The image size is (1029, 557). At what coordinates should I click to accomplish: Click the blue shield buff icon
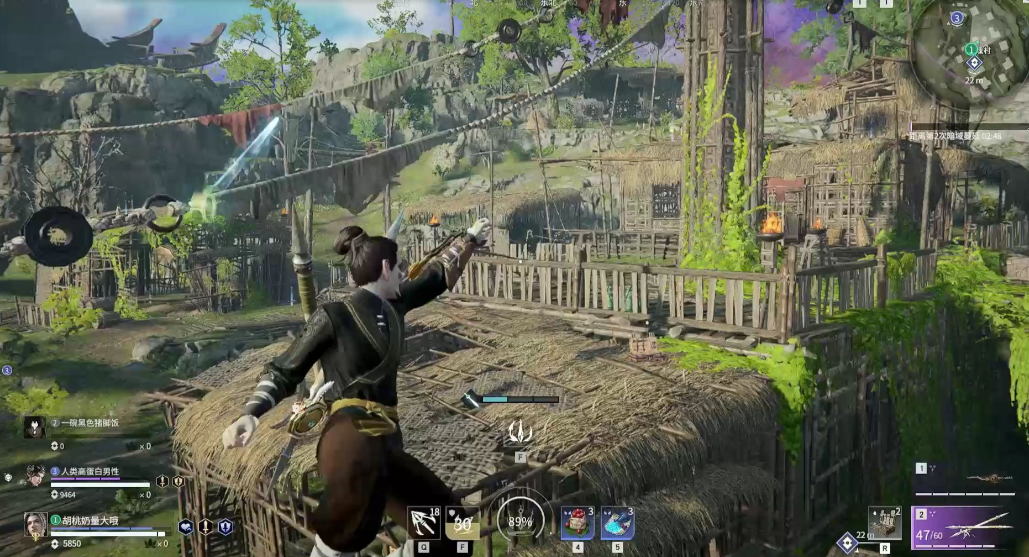(x=225, y=526)
